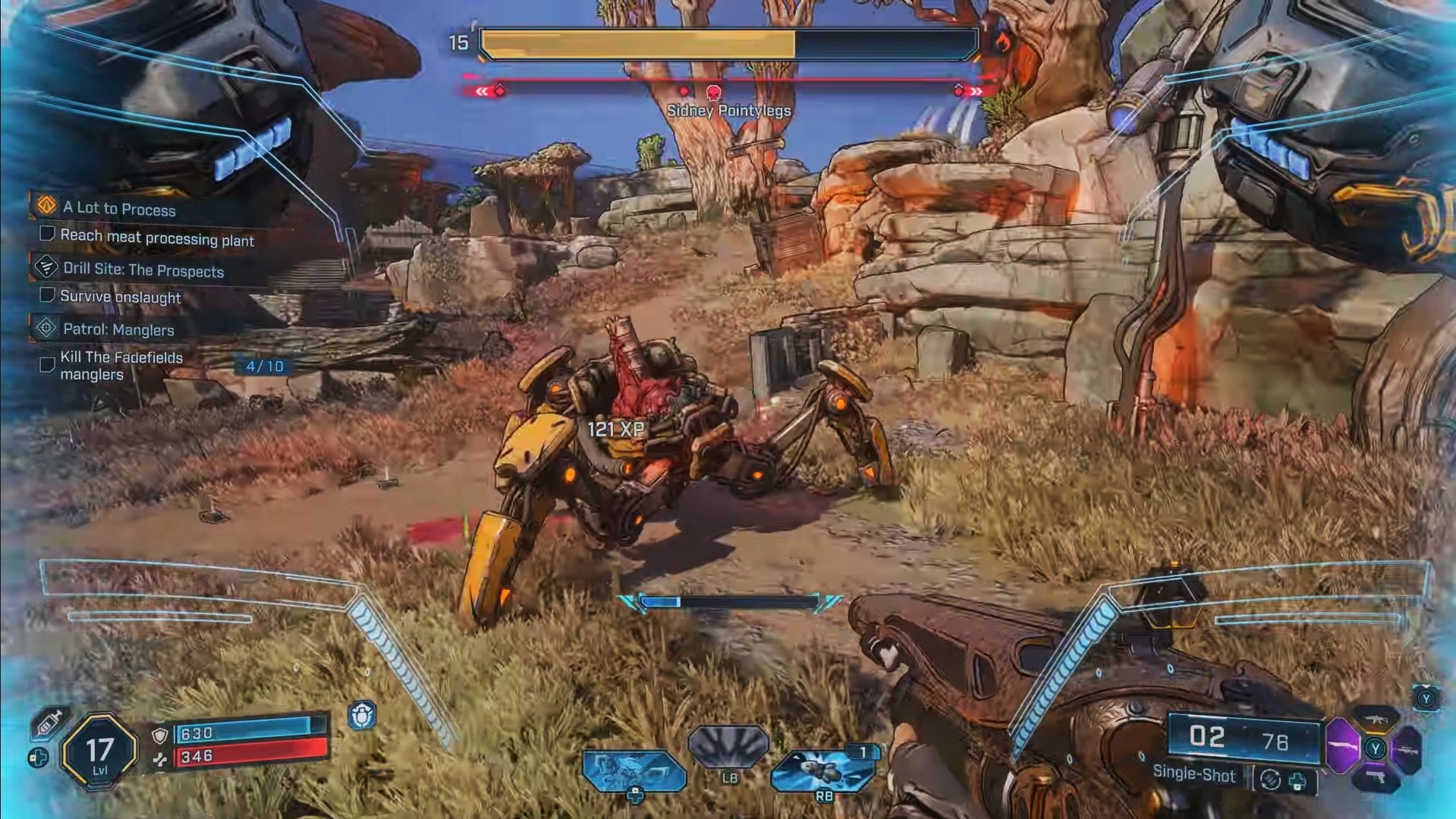Open the Drill Site: The Prospects activity

click(143, 270)
